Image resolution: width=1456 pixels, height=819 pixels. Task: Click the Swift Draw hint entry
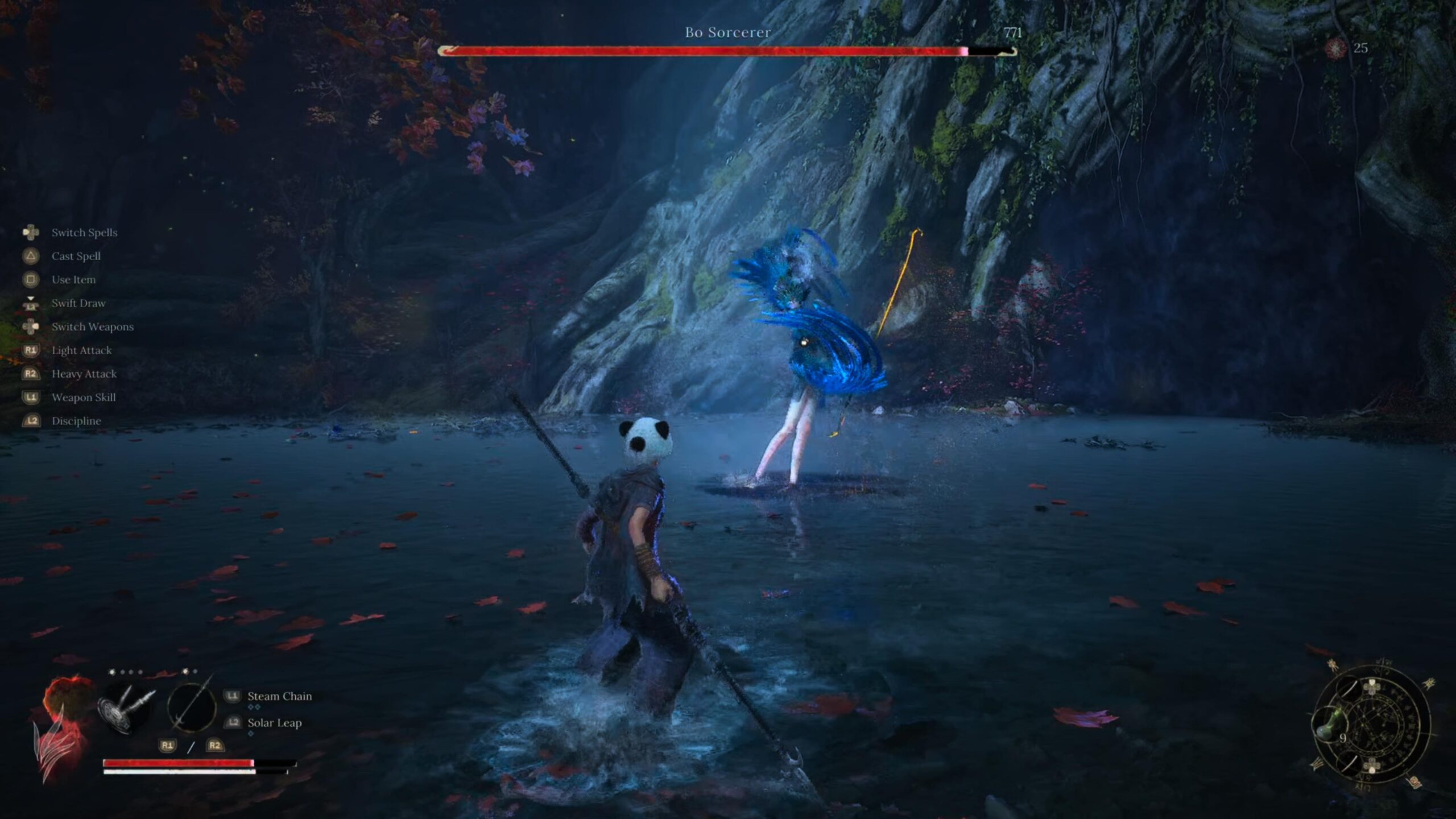[78, 303]
